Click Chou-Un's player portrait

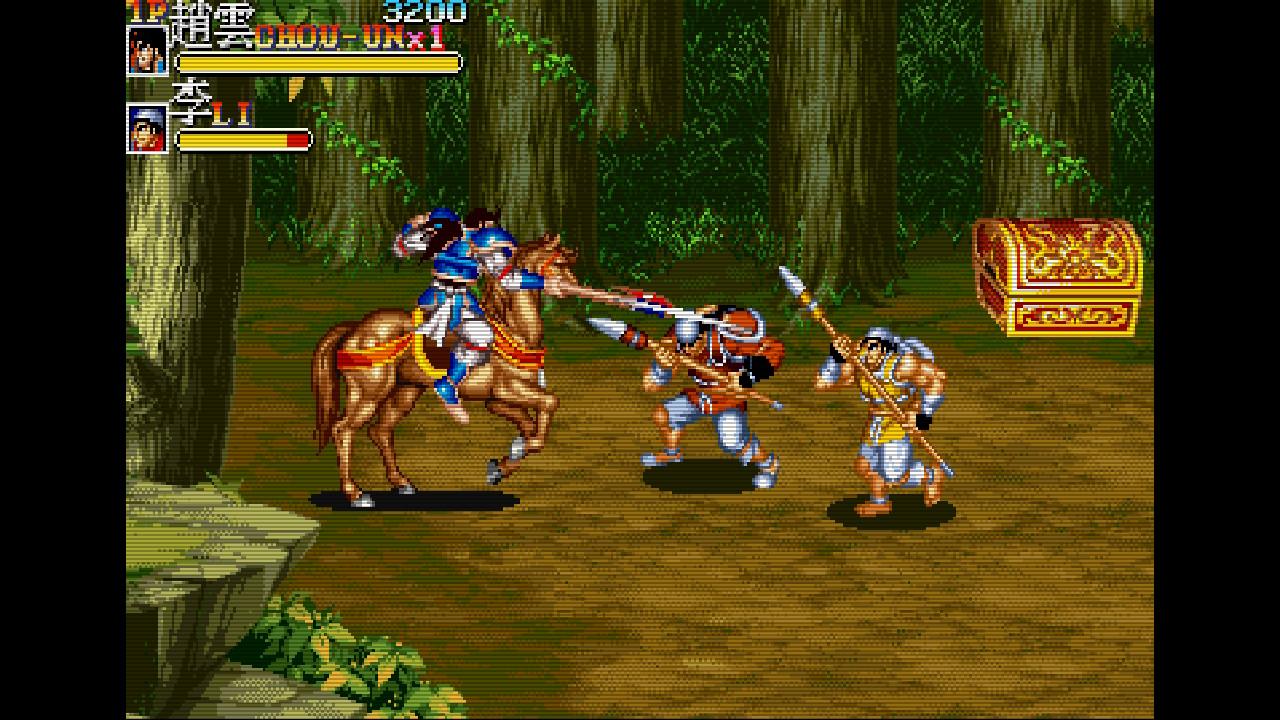click(148, 50)
